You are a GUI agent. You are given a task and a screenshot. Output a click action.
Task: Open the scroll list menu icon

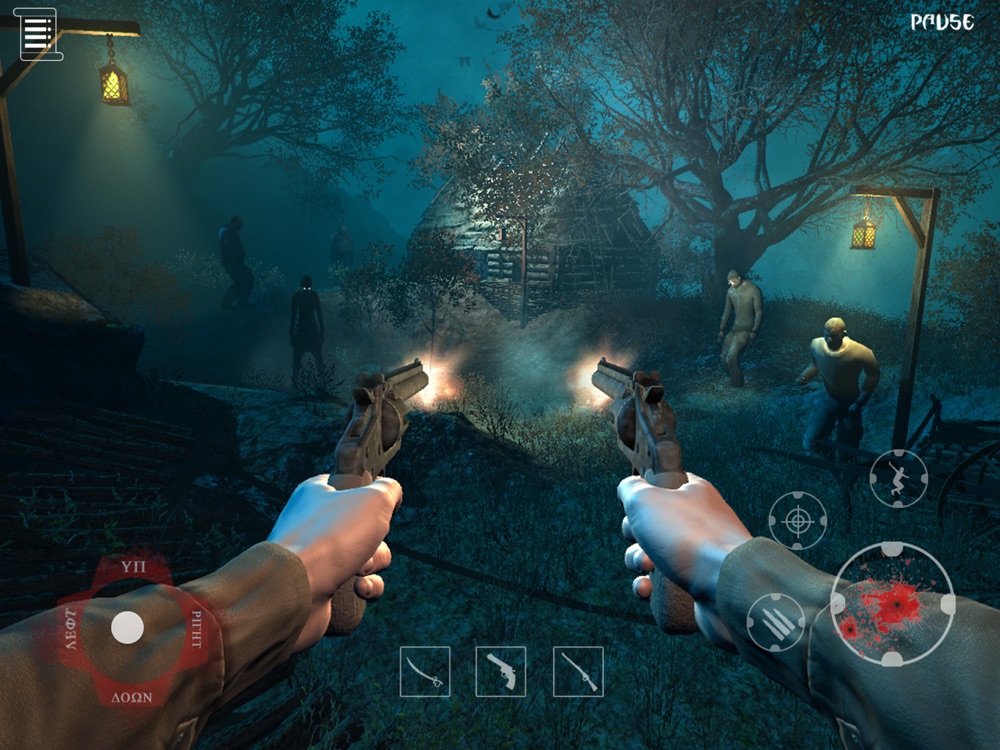pyautogui.click(x=38, y=34)
